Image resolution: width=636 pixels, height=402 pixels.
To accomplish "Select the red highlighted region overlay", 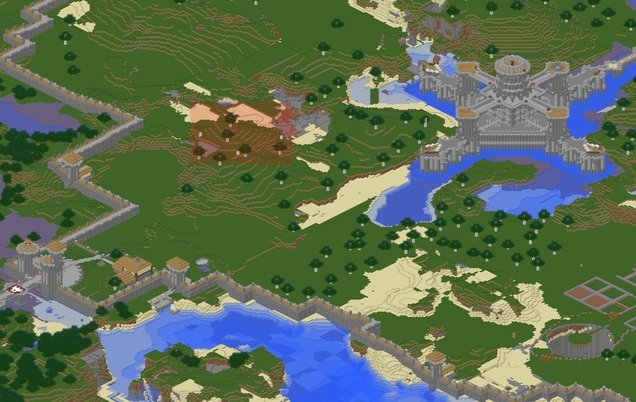I will click(x=241, y=131).
